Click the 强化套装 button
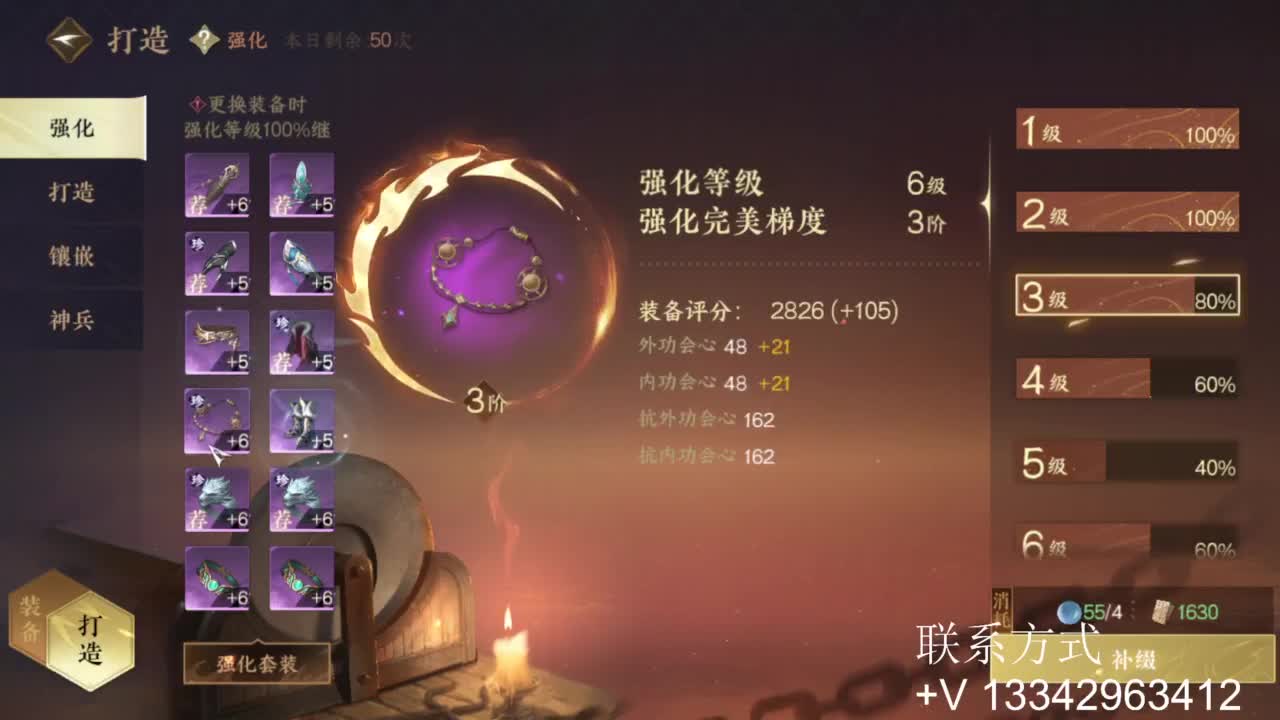This screenshot has width=1280, height=720. click(258, 662)
